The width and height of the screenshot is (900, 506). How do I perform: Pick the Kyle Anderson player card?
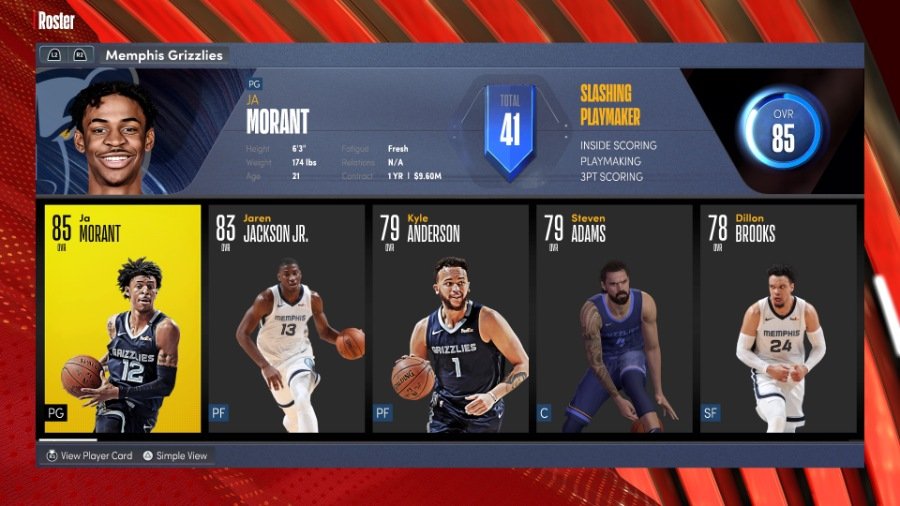450,318
